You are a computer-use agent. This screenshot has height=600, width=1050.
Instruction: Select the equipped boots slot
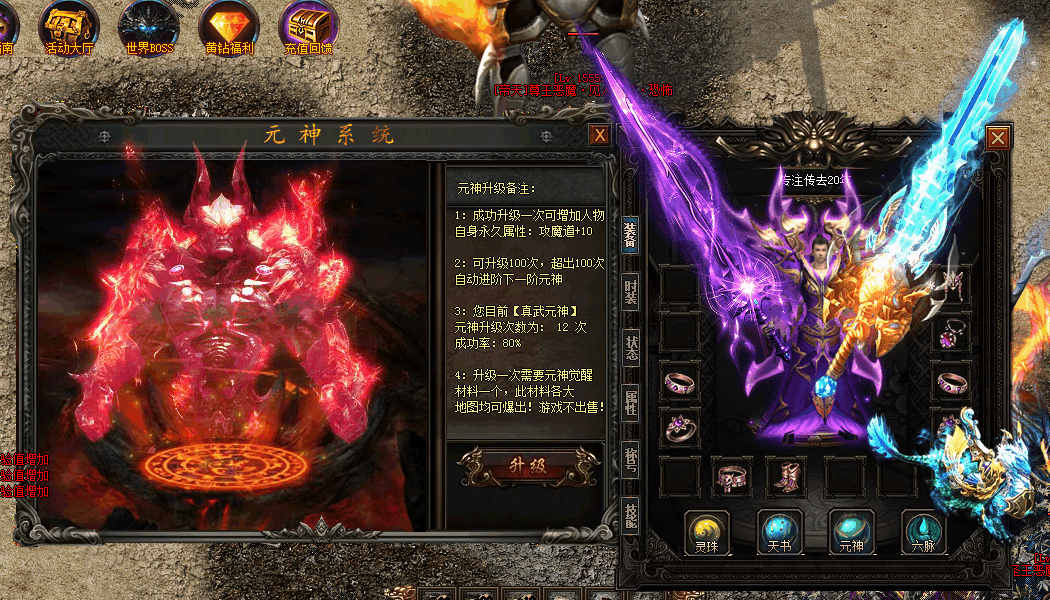[788, 477]
